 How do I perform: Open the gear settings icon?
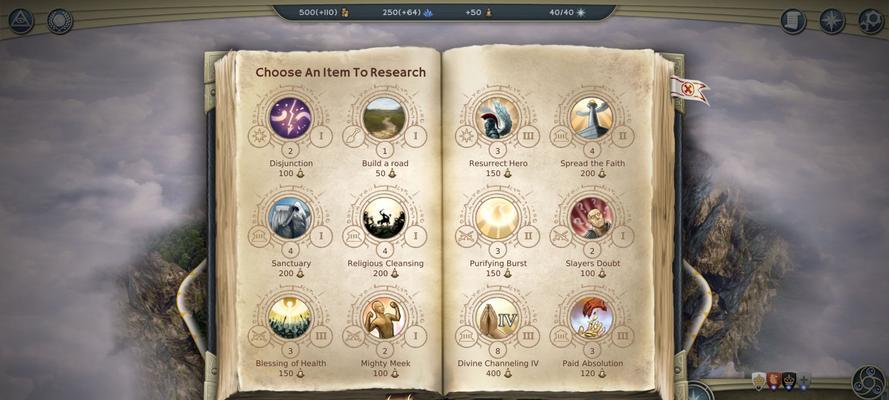click(870, 20)
